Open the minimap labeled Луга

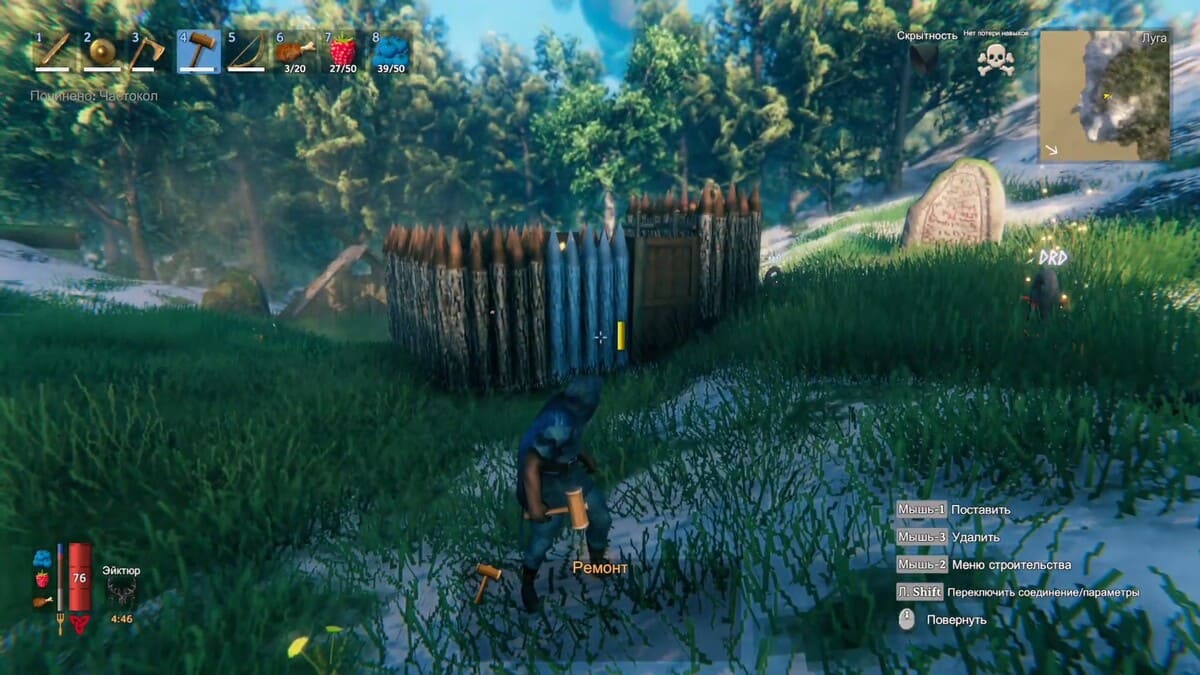[1104, 95]
